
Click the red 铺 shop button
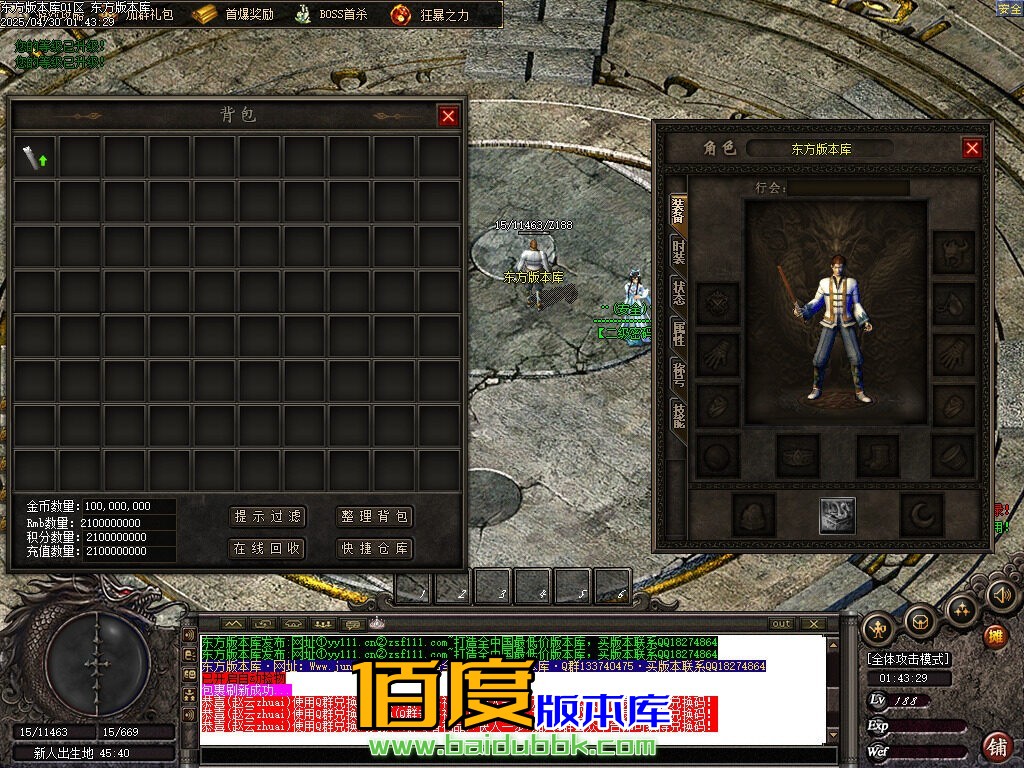click(996, 746)
